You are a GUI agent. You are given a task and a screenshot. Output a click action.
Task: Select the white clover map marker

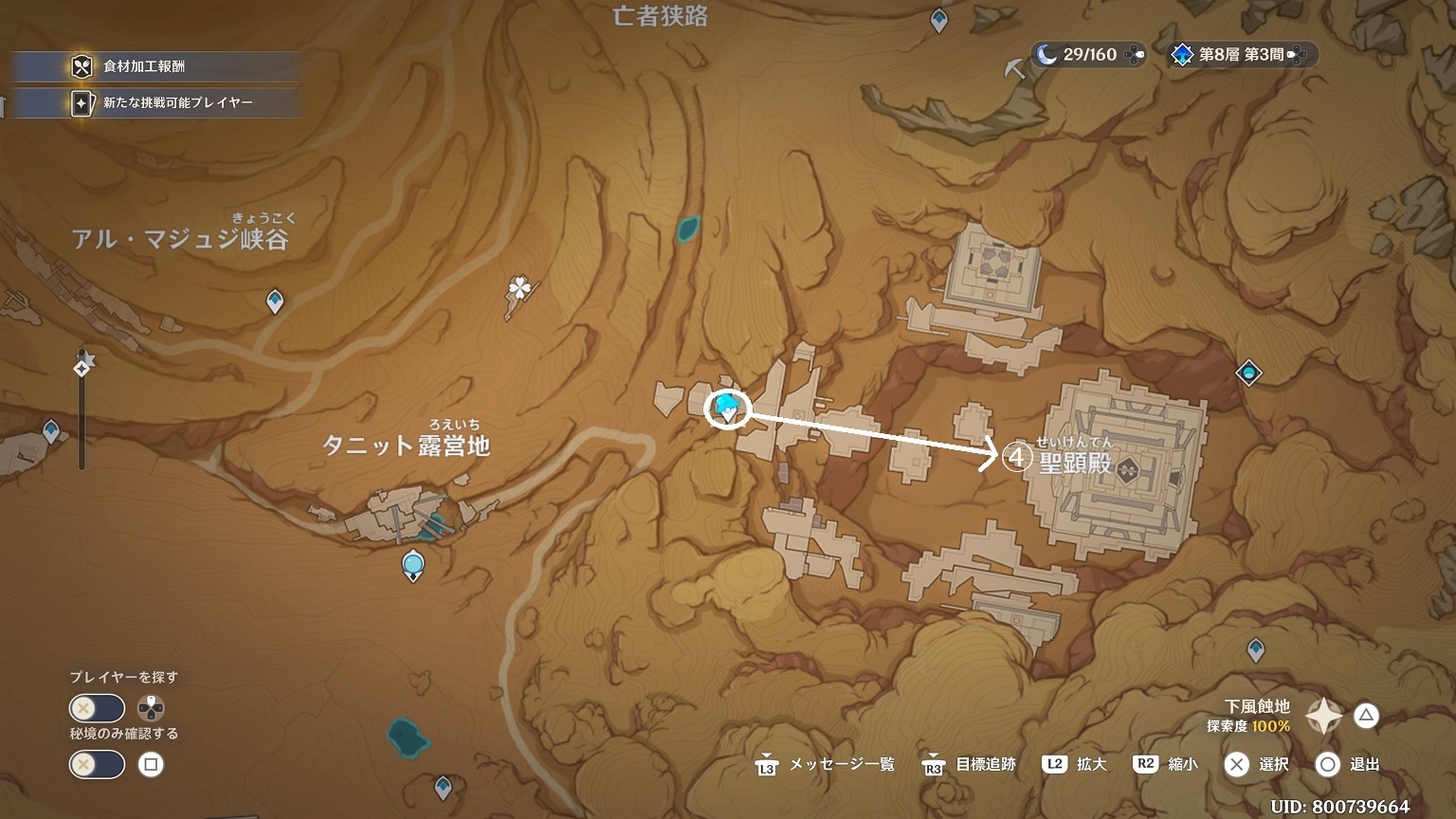(x=519, y=289)
